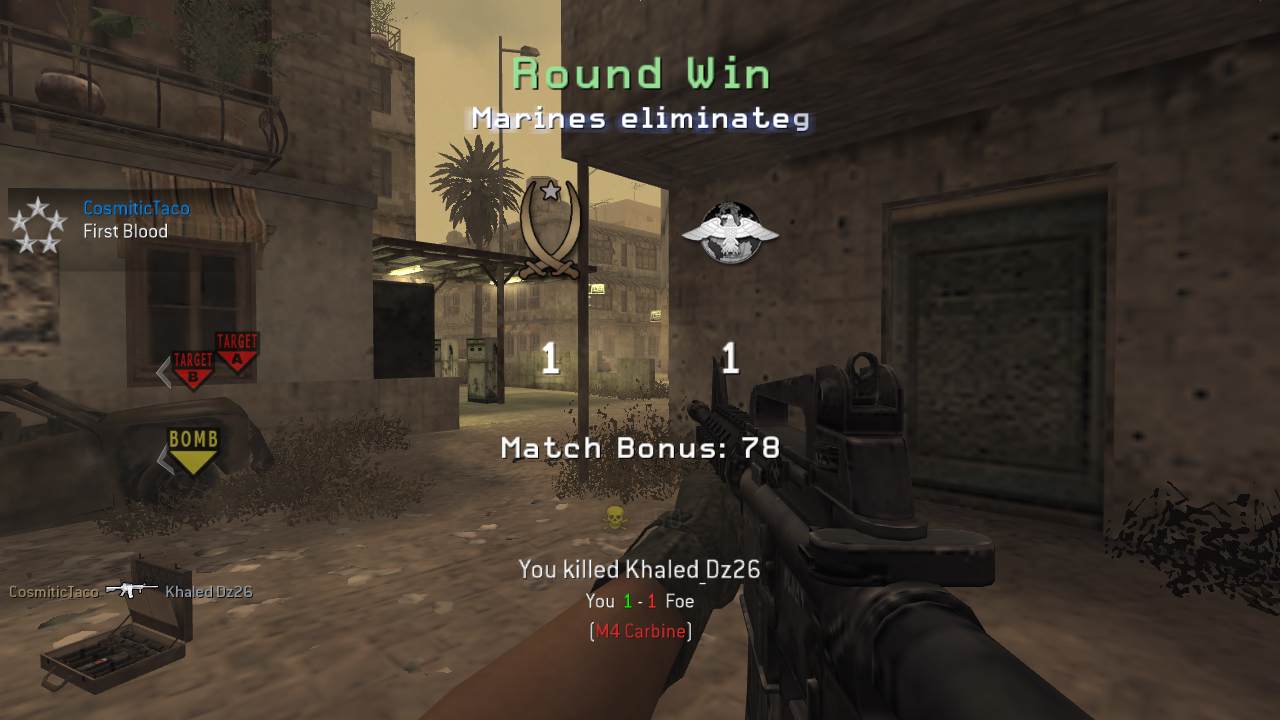Toggle the chevron next to Target B

(x=163, y=373)
